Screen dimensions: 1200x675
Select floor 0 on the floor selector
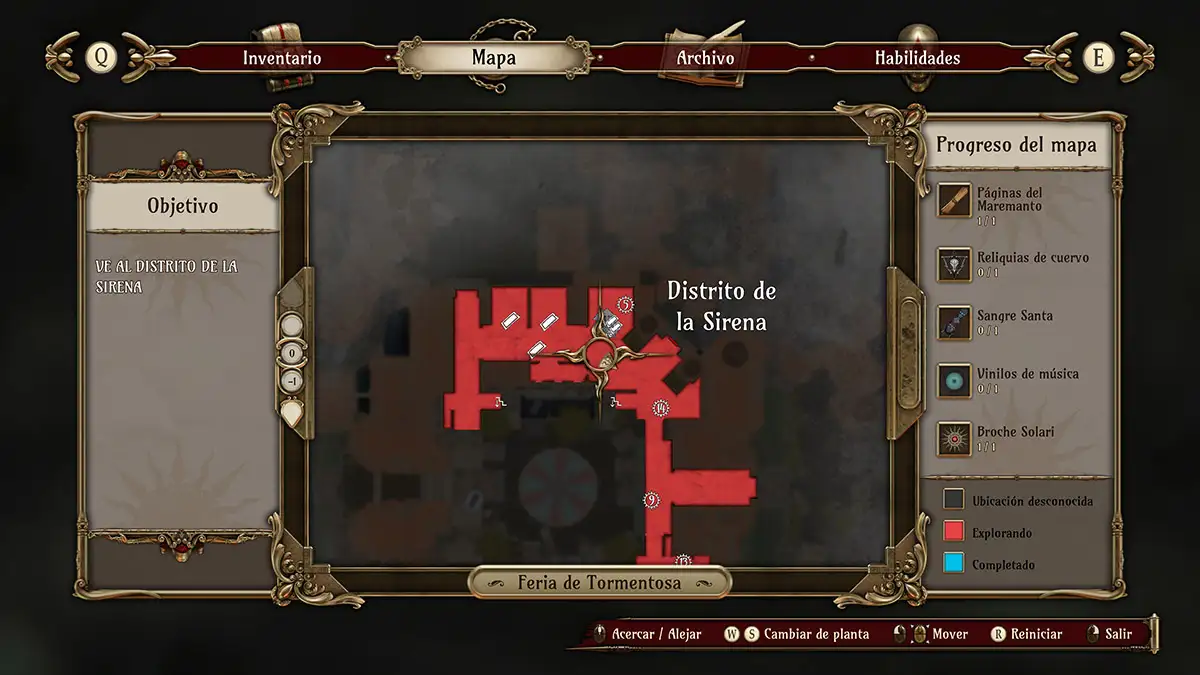pos(292,353)
